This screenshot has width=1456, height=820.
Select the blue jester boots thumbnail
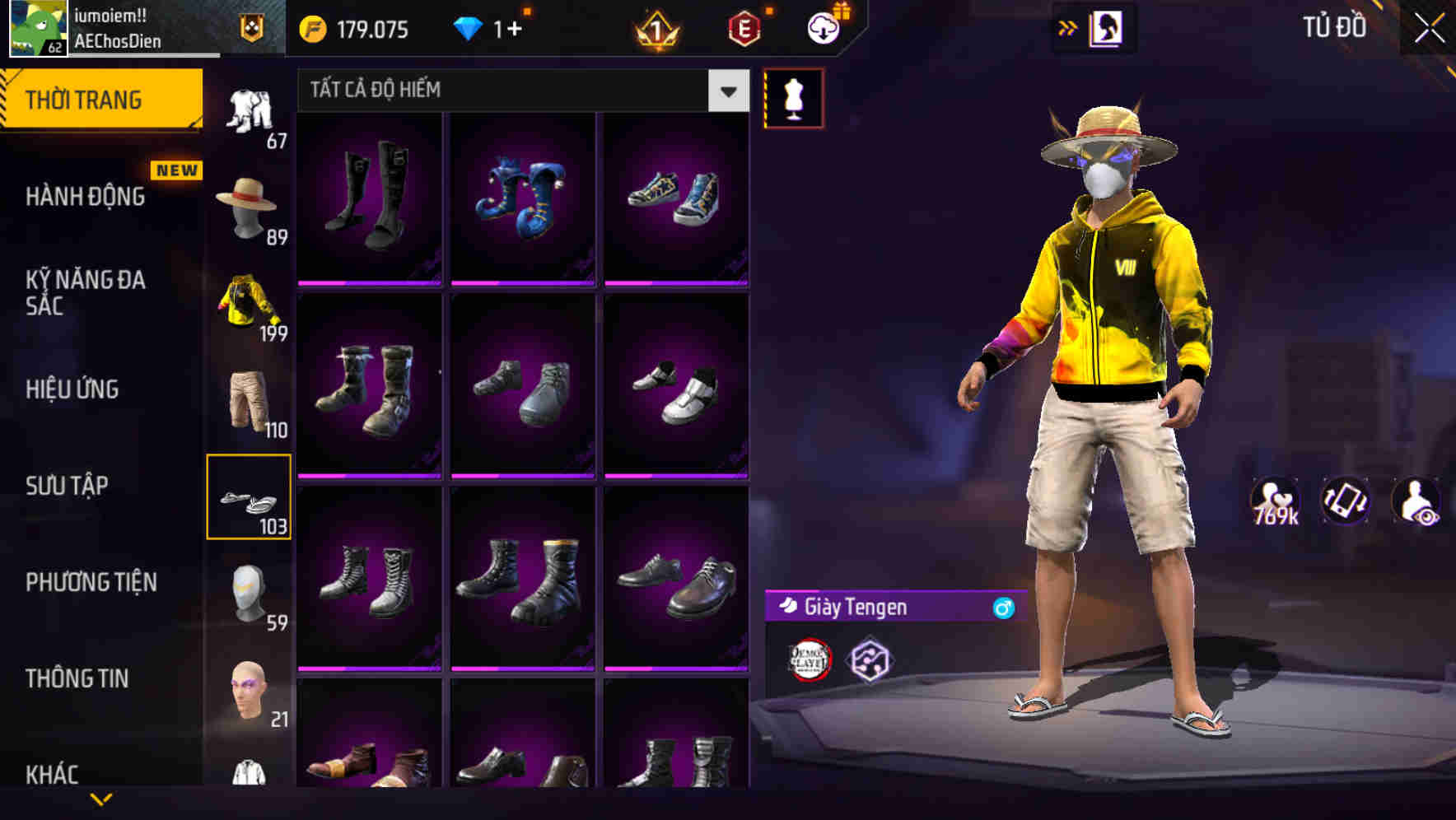522,198
